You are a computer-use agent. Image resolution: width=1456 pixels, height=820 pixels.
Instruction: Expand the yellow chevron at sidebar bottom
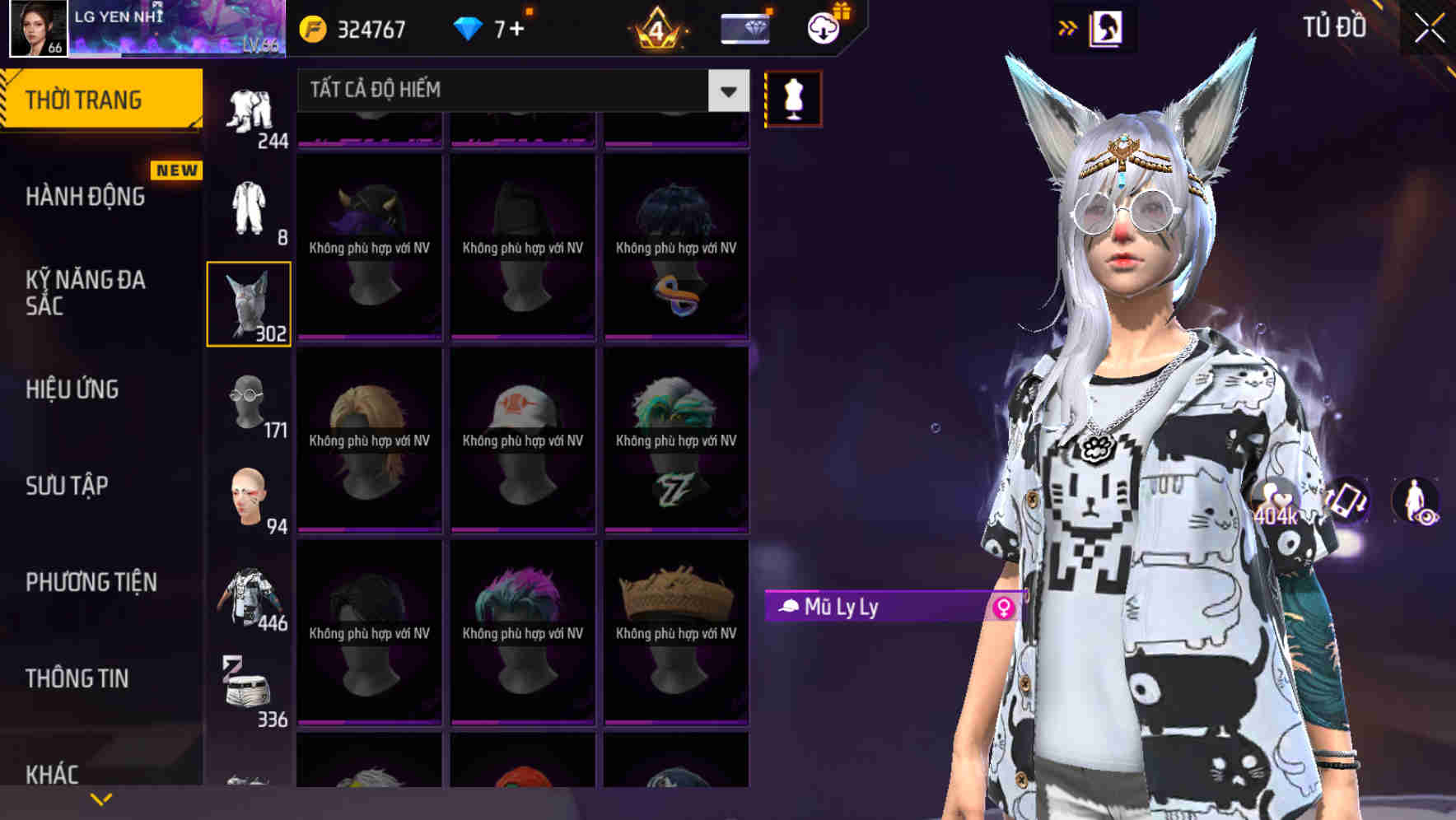click(x=100, y=797)
